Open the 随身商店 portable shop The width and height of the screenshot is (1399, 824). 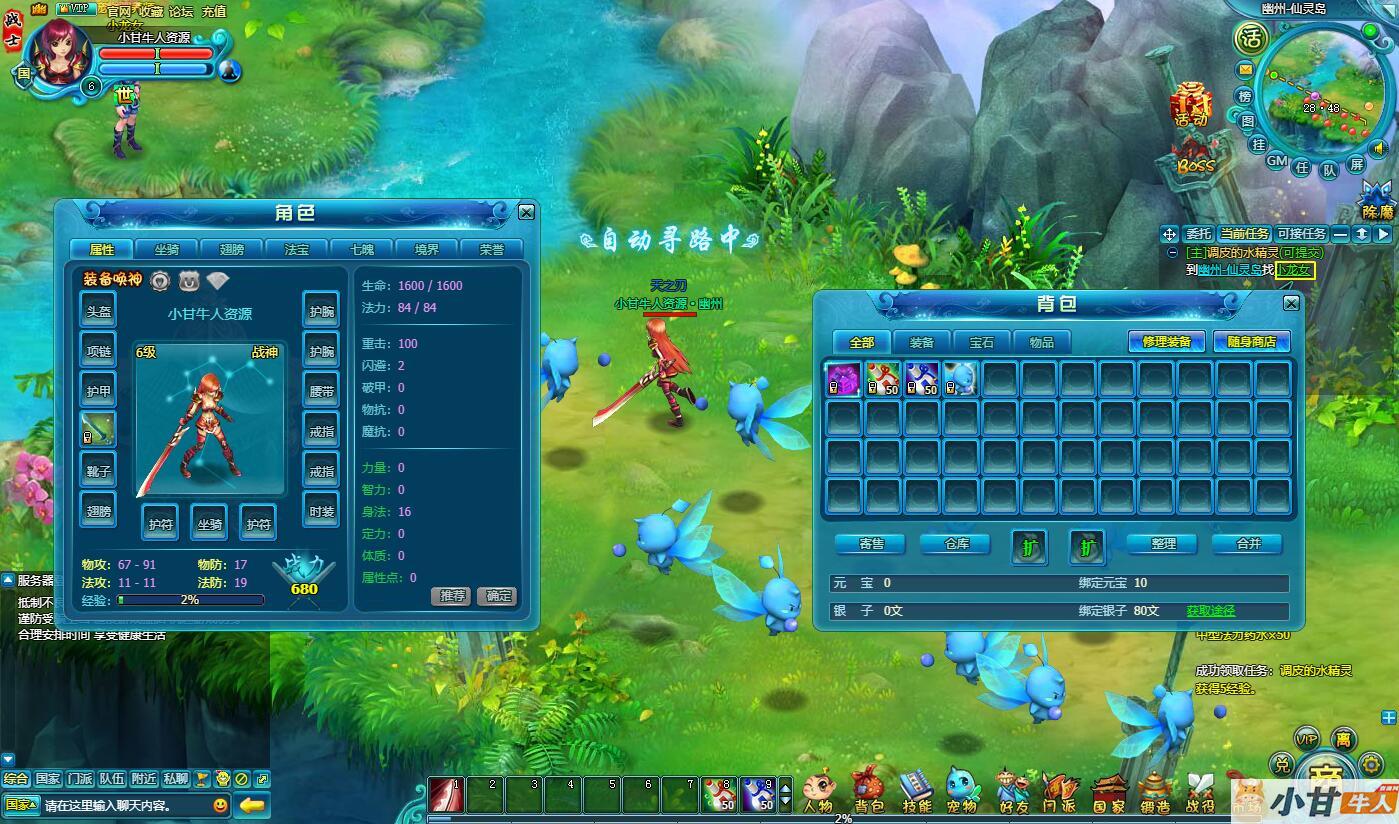[x=1251, y=342]
